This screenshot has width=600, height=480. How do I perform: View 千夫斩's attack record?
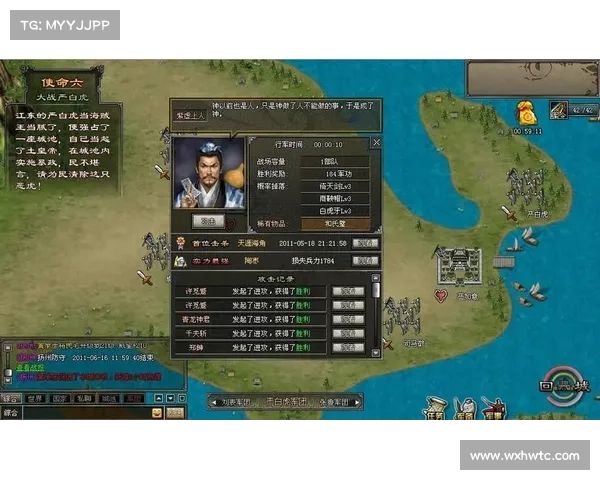coord(348,333)
